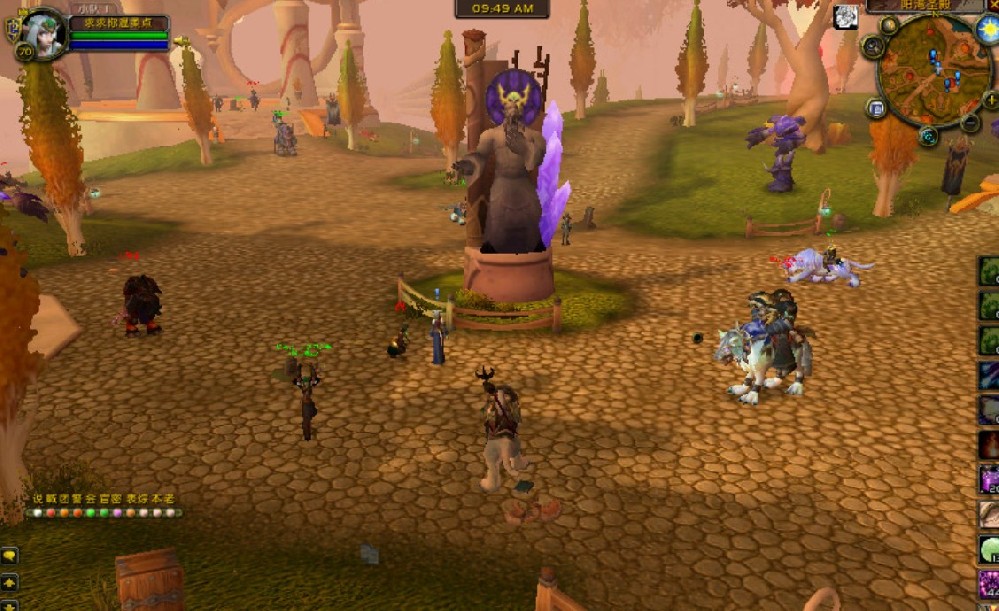Activate the dark red ability on the right bar

[989, 443]
